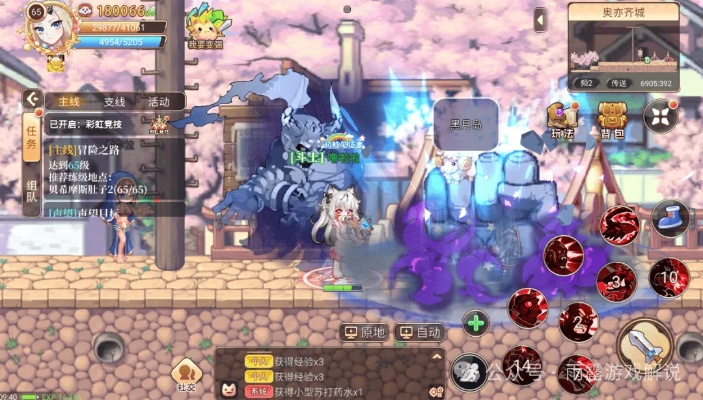
Task: Open the 背包 backpack
Action: [612, 119]
